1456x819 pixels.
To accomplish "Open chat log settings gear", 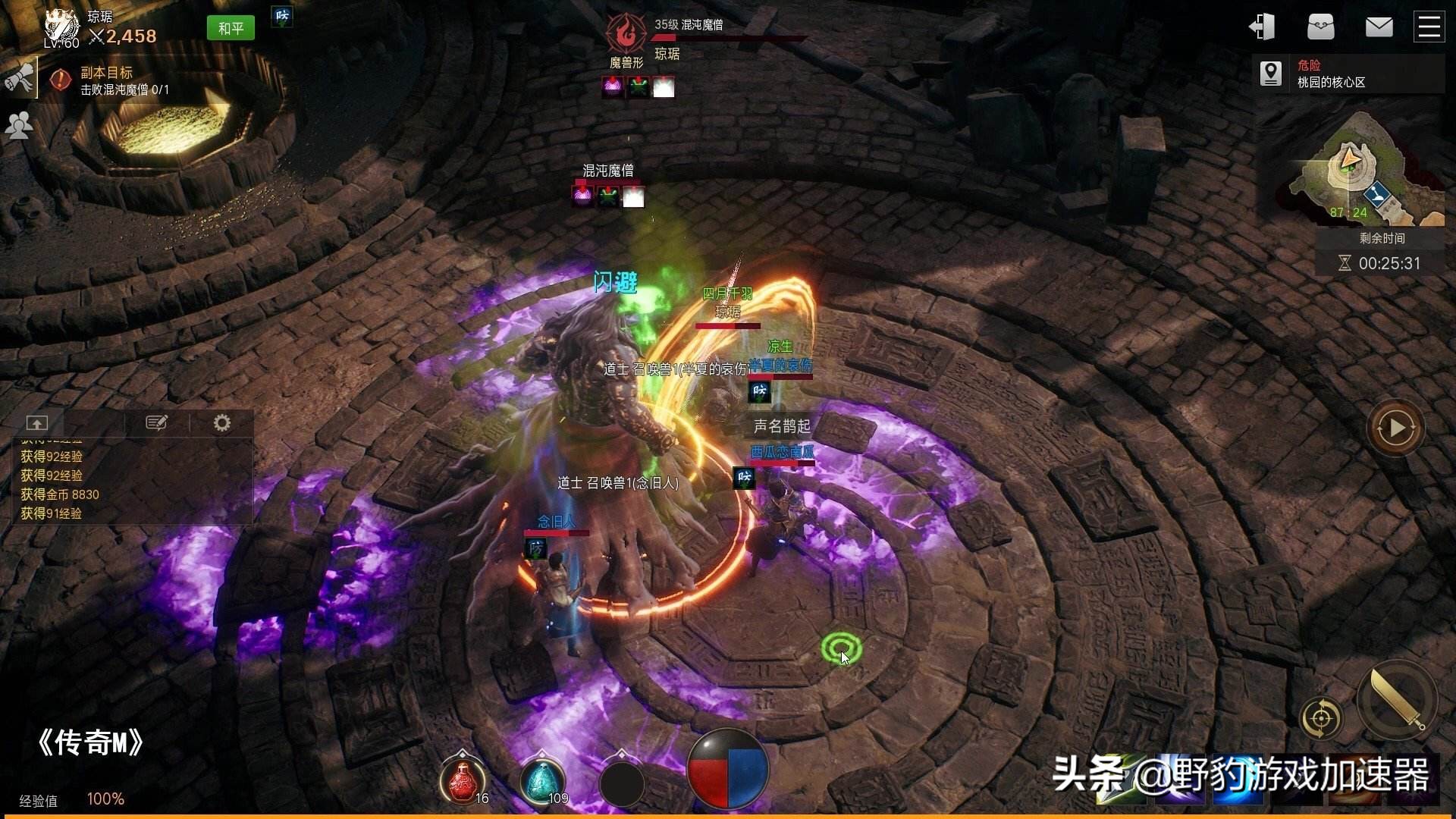I will 221,422.
